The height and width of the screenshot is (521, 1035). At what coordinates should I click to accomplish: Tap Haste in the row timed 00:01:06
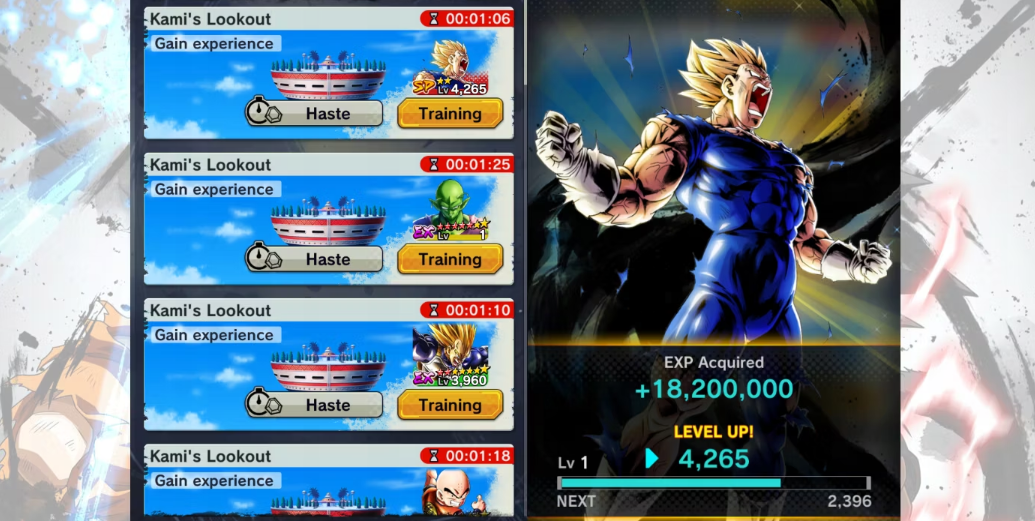[x=314, y=113]
